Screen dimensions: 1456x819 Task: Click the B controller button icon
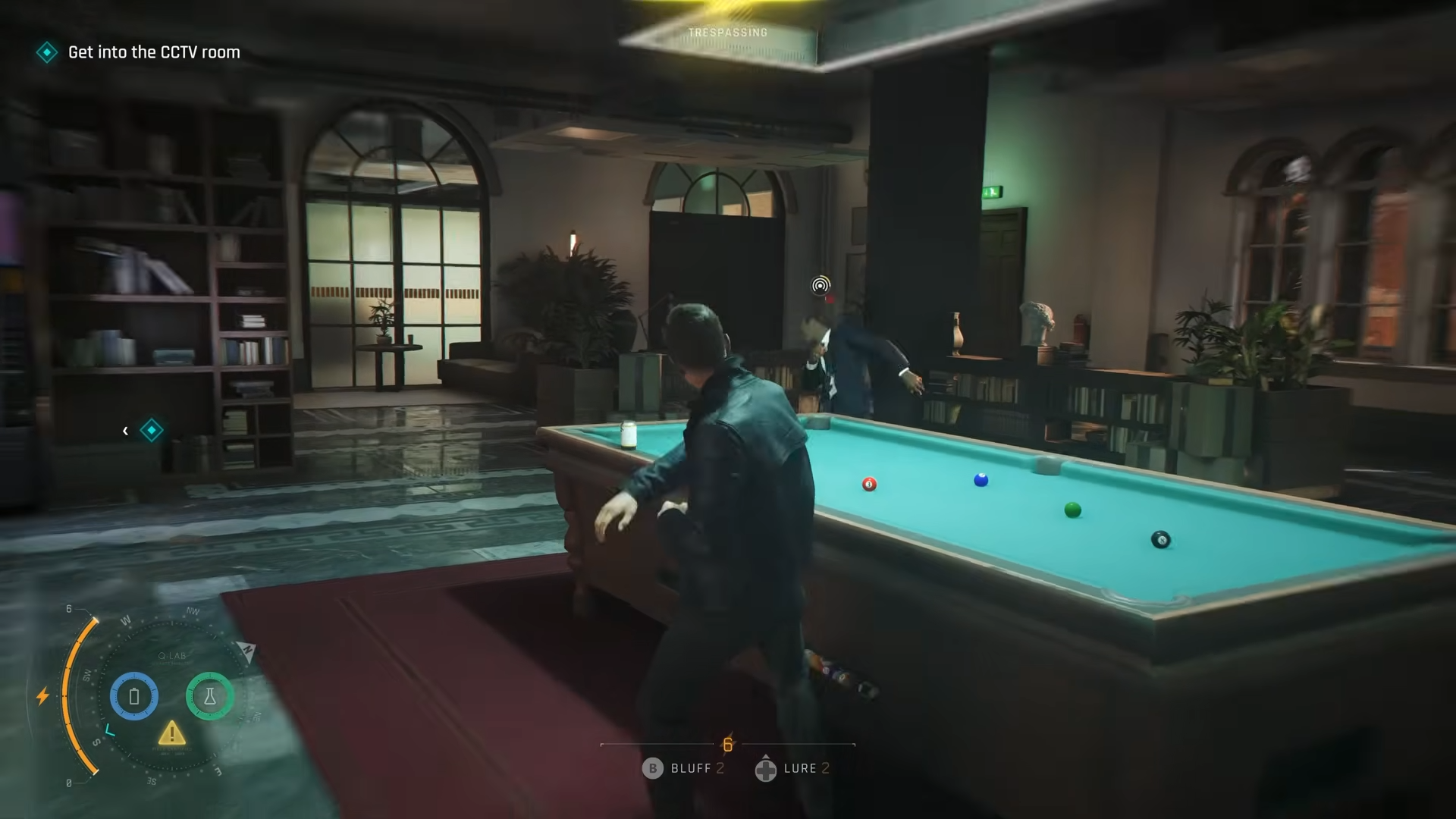point(653,768)
